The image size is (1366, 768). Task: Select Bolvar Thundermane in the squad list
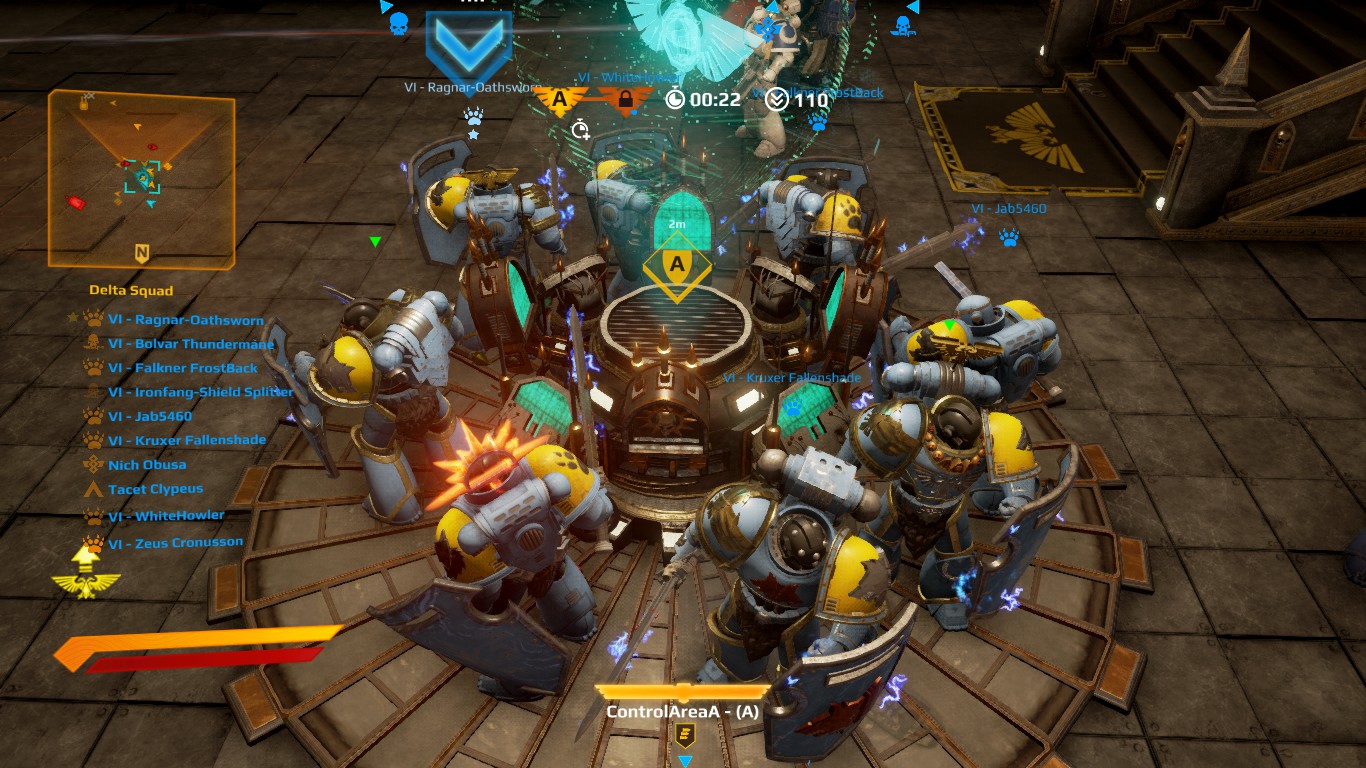click(x=190, y=345)
